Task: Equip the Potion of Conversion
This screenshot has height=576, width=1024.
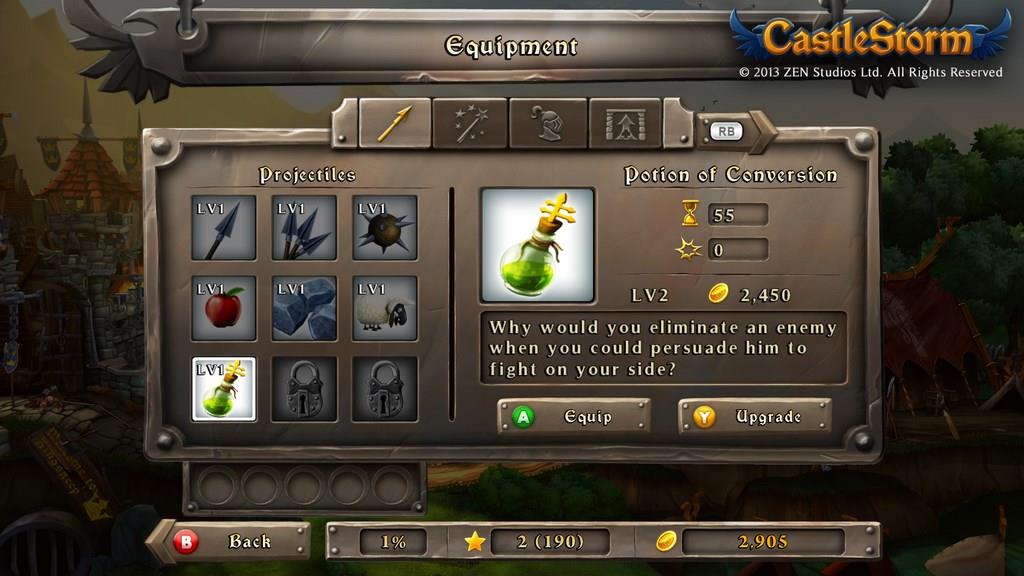Action: [x=573, y=416]
